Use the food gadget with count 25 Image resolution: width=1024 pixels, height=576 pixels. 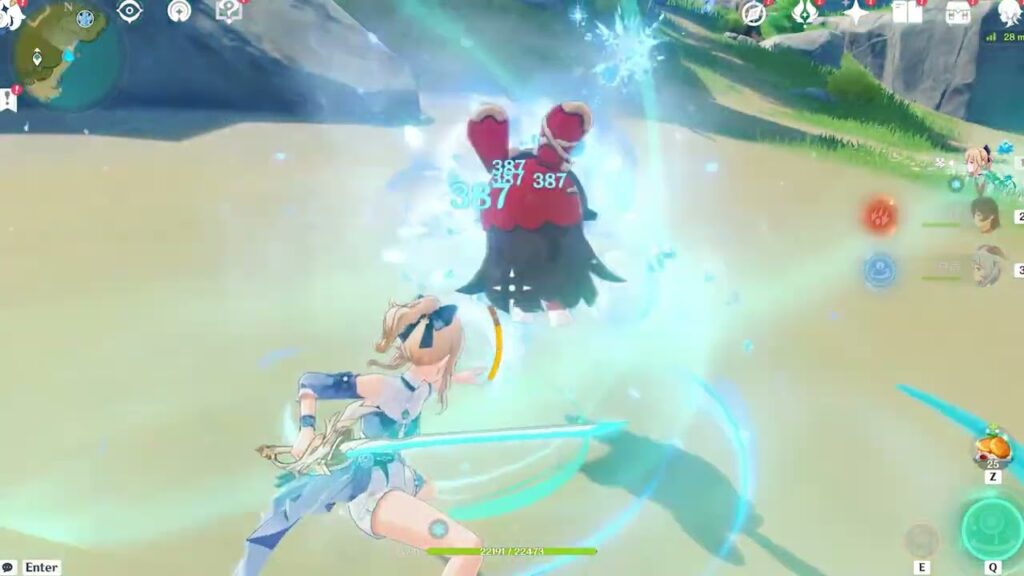[x=993, y=447]
